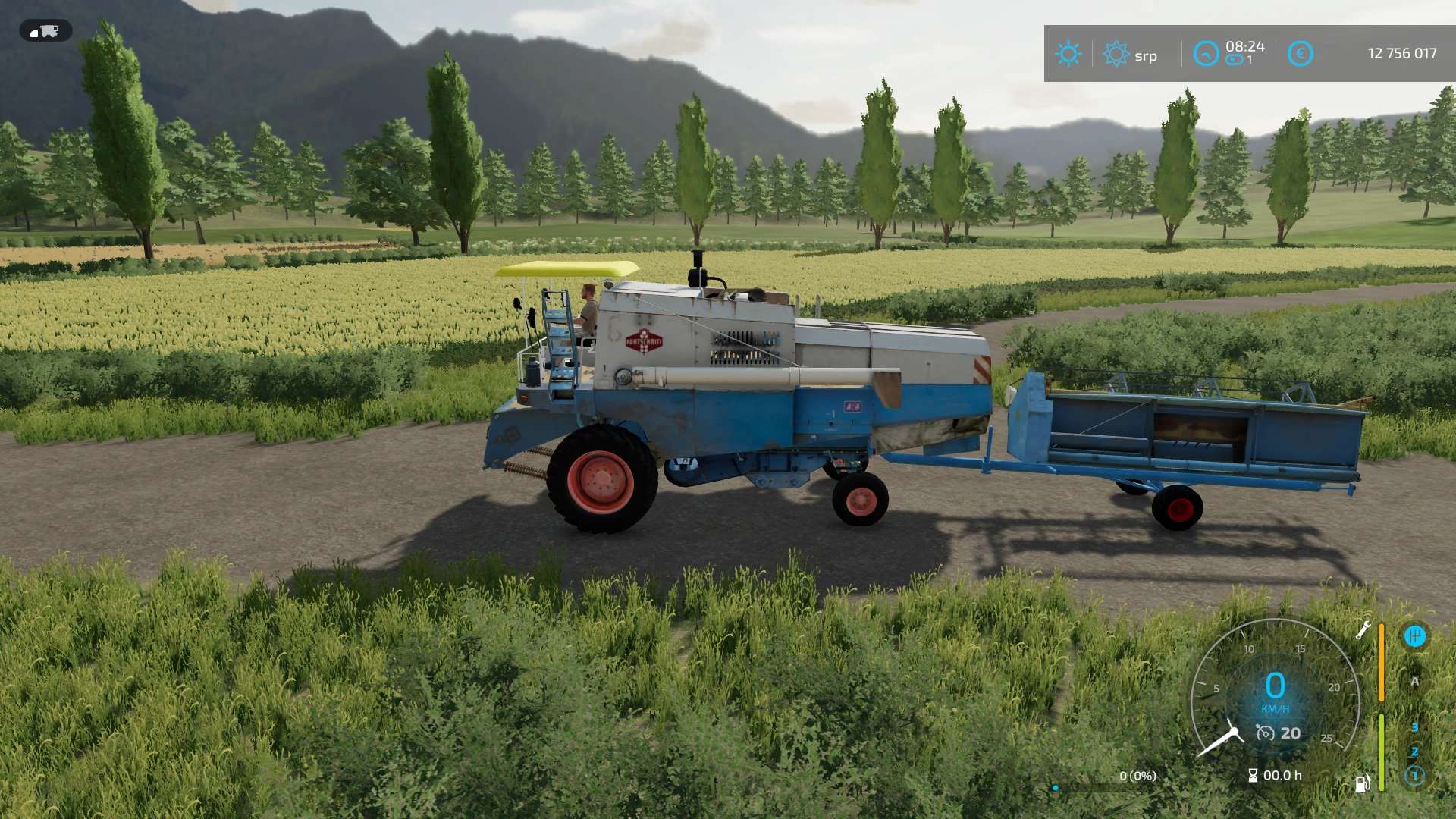The image size is (1456, 819).
Task: Click the combine harvester vehicle schema icon
Action: pos(45,31)
